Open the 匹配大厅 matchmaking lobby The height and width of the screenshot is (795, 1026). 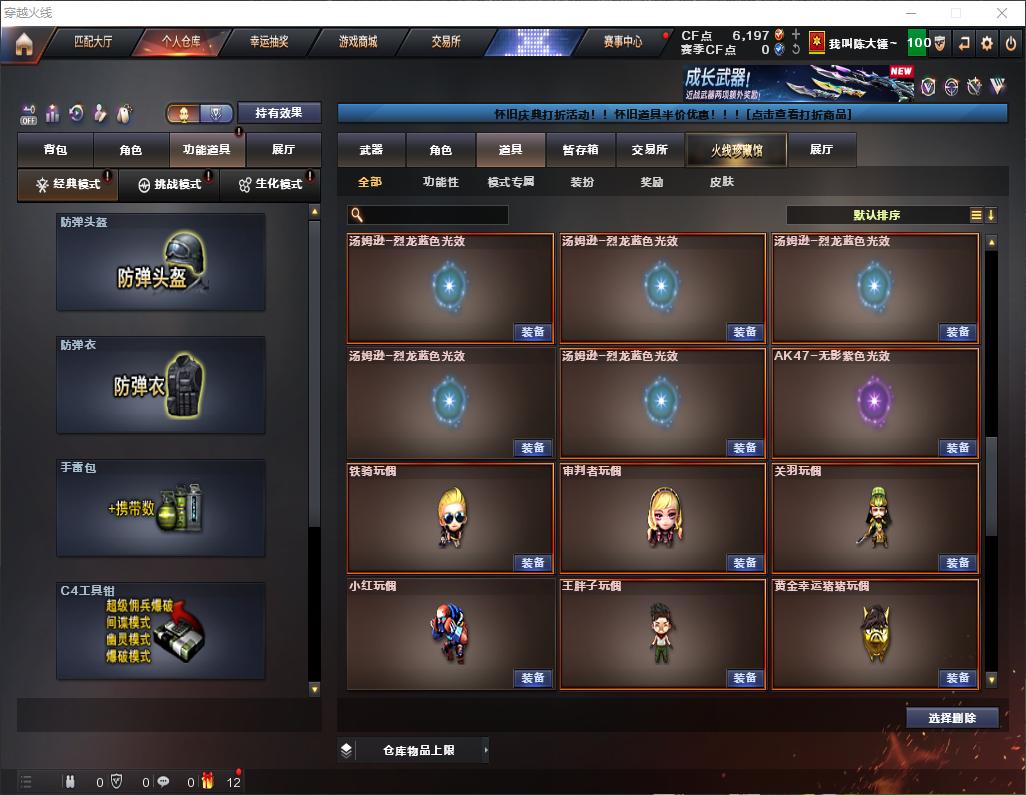click(93, 42)
